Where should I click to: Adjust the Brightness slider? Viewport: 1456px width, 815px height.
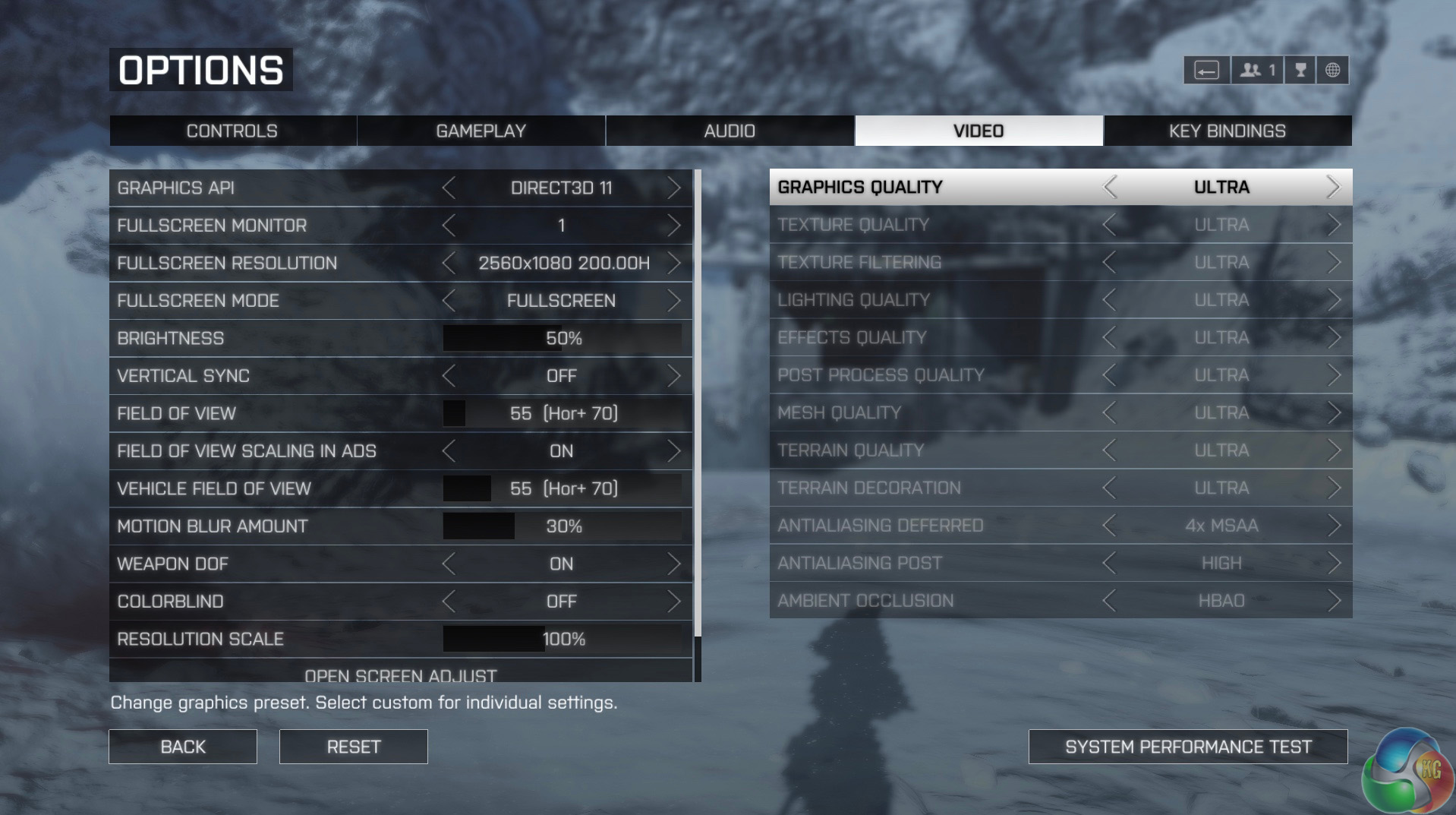click(562, 338)
